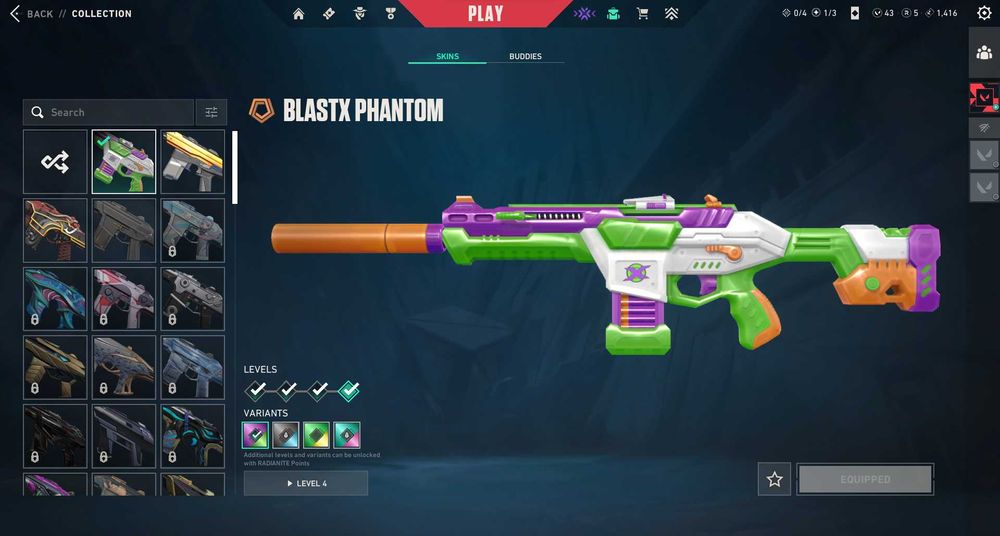Select the highlighted fourth level checkmark
Viewport: 1000px width, 536px height.
[349, 390]
